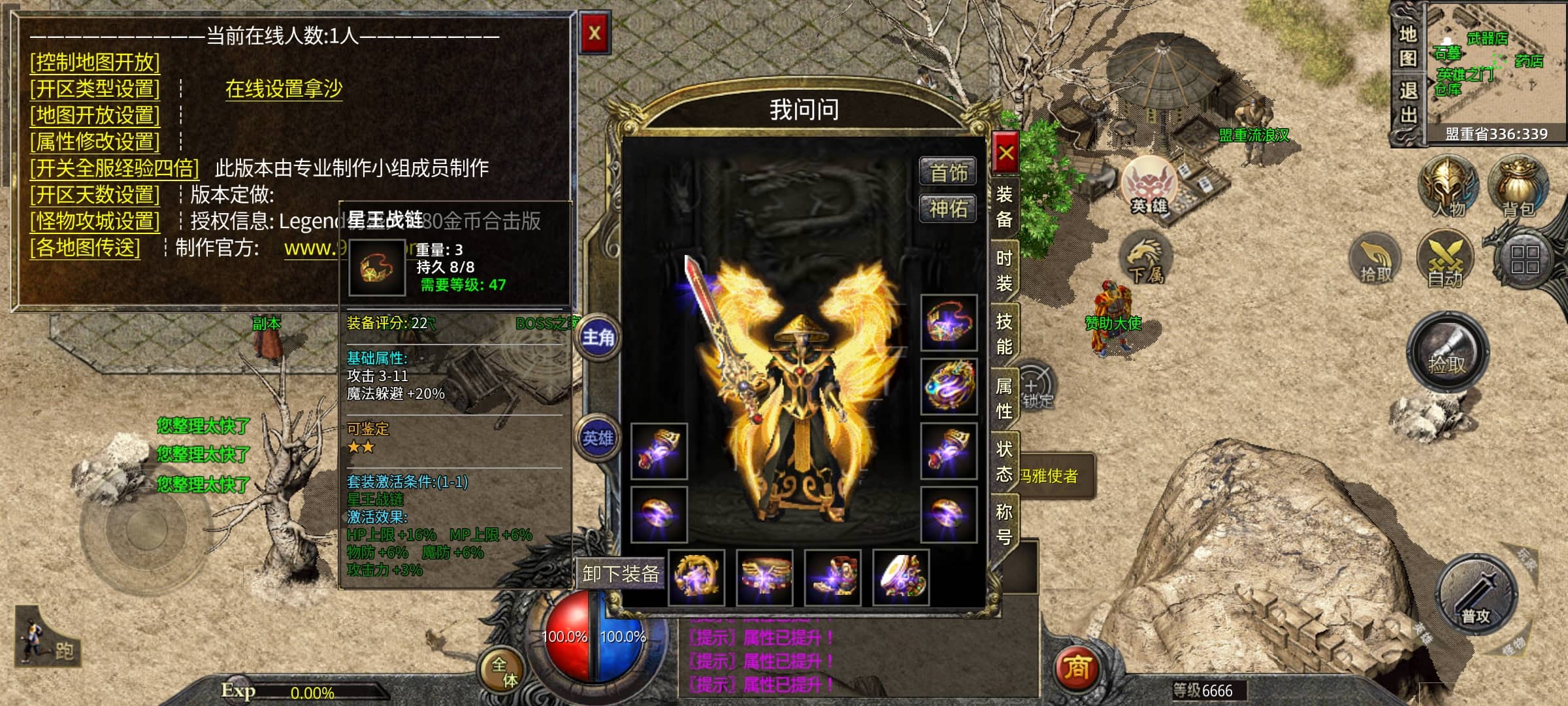Open the 商 shop button
The height and width of the screenshot is (706, 1568).
coord(1077,667)
